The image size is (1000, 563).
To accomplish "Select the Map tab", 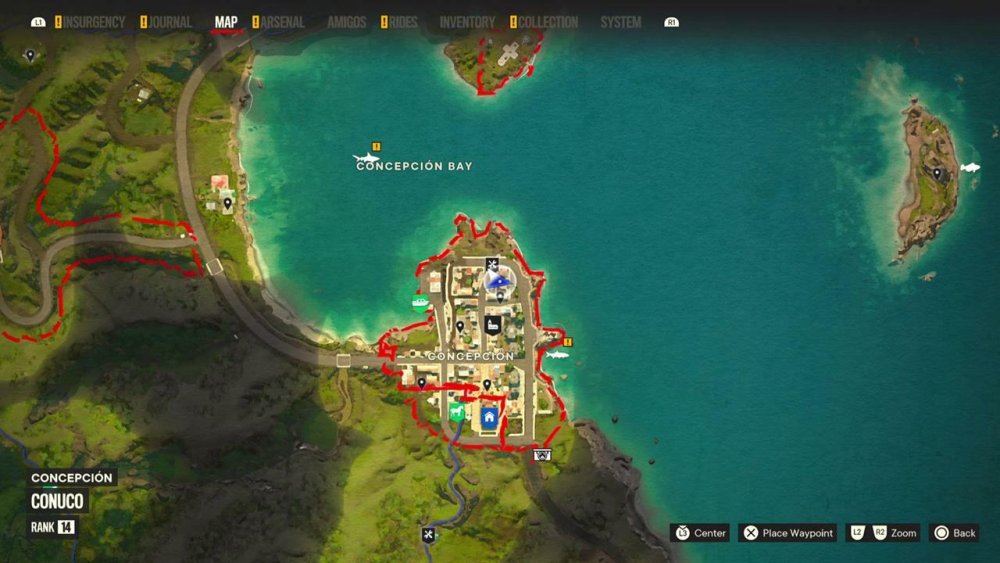I will coord(226,22).
